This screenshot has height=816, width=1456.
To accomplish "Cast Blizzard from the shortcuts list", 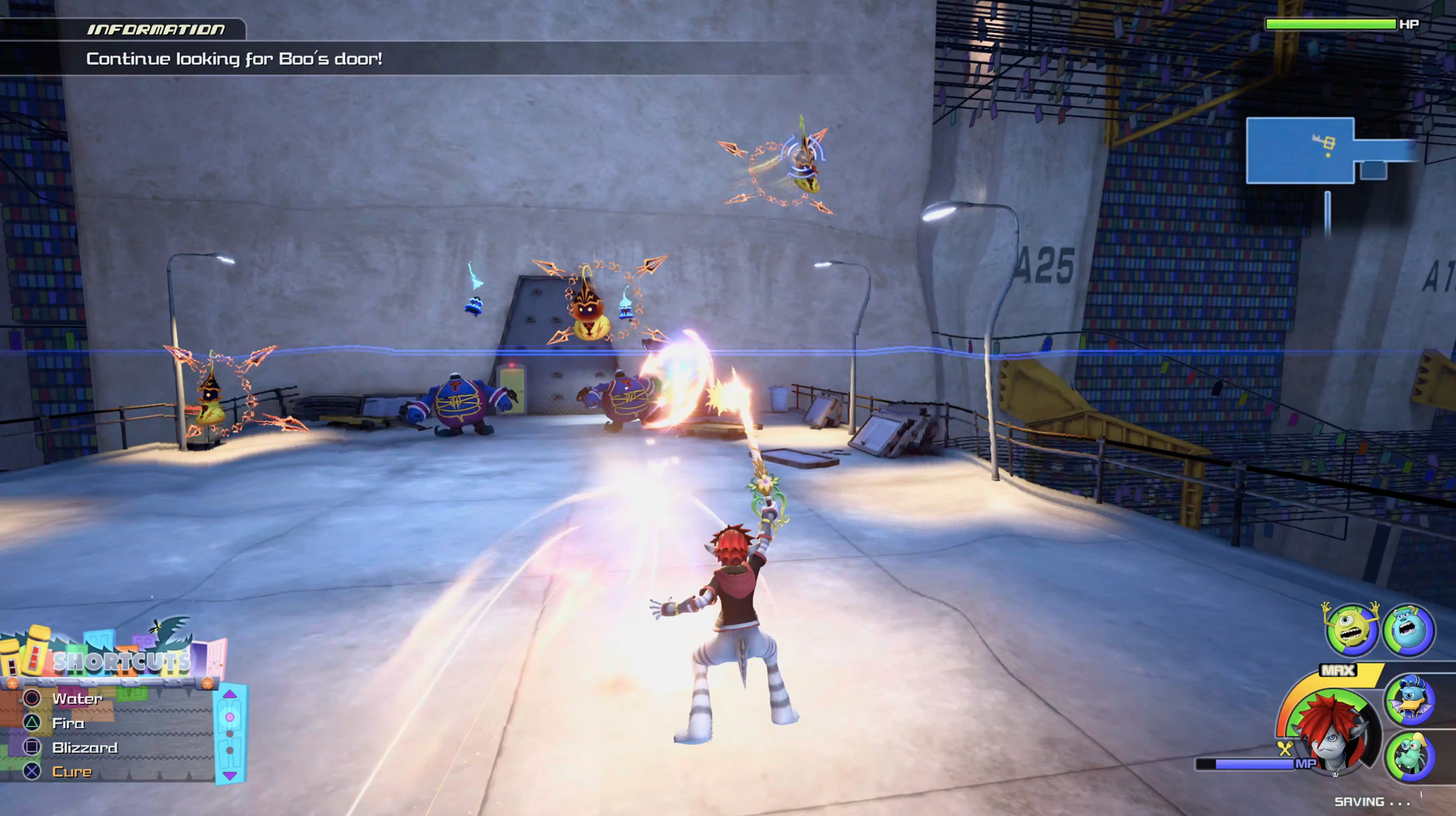I will click(x=85, y=748).
